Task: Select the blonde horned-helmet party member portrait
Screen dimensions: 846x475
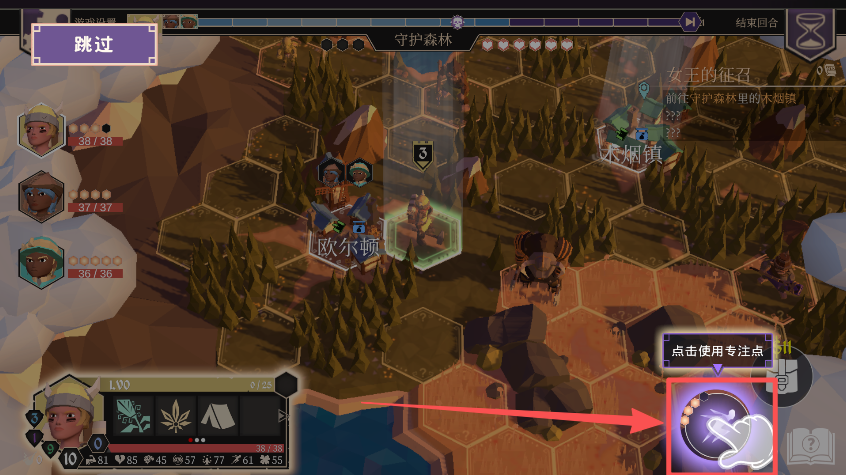Action: [42, 131]
